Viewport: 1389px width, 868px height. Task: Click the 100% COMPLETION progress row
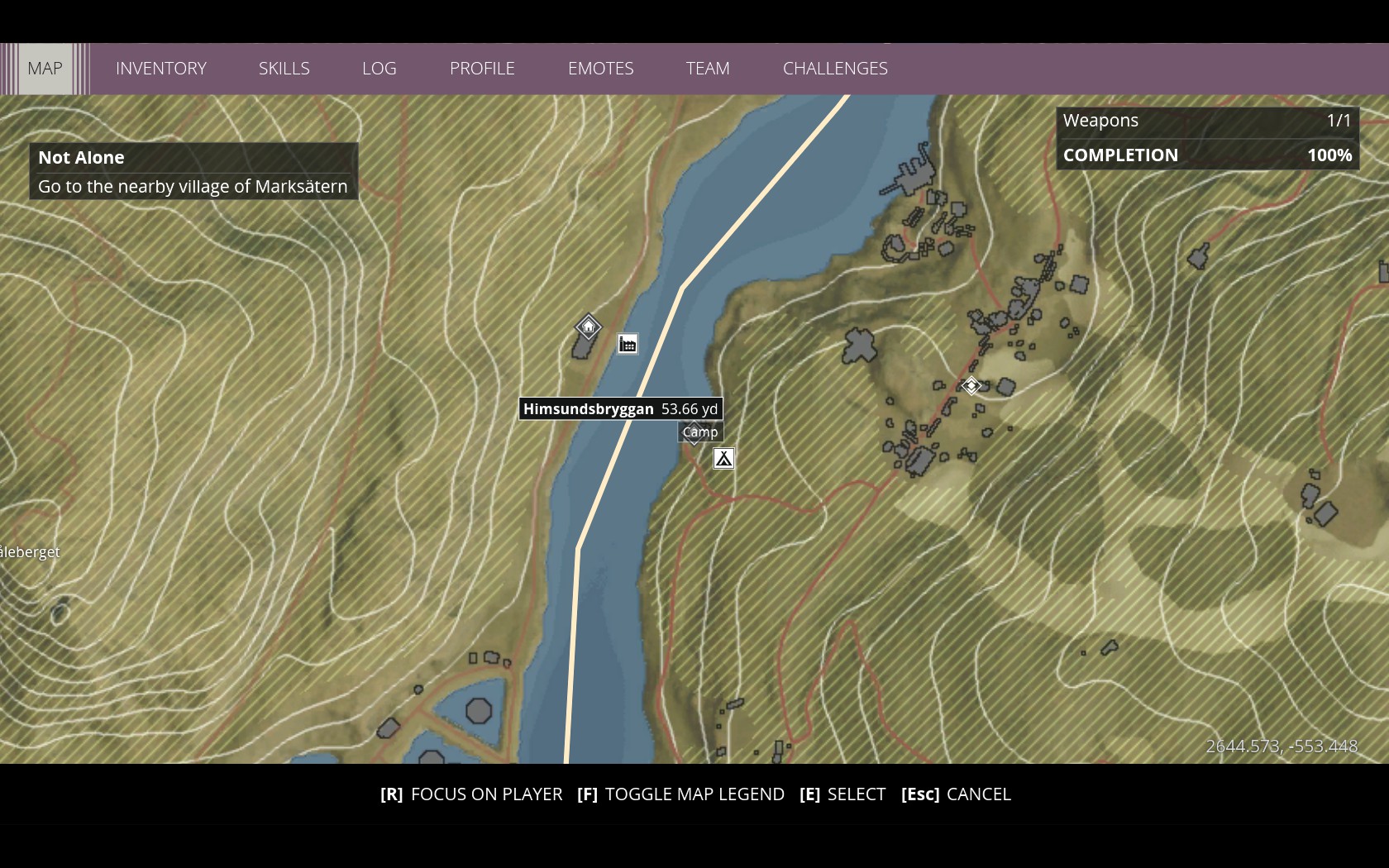point(1206,155)
